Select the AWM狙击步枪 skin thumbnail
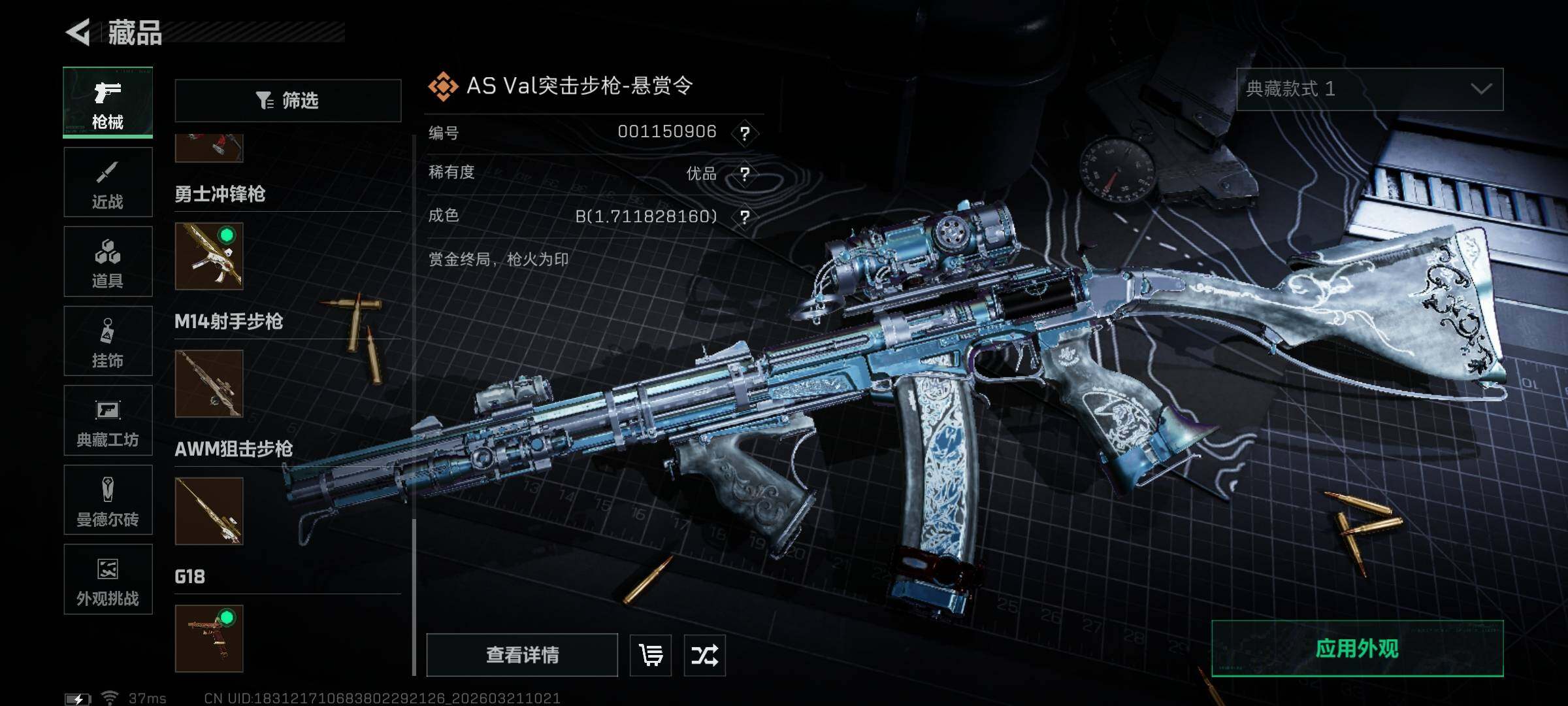 (x=209, y=511)
